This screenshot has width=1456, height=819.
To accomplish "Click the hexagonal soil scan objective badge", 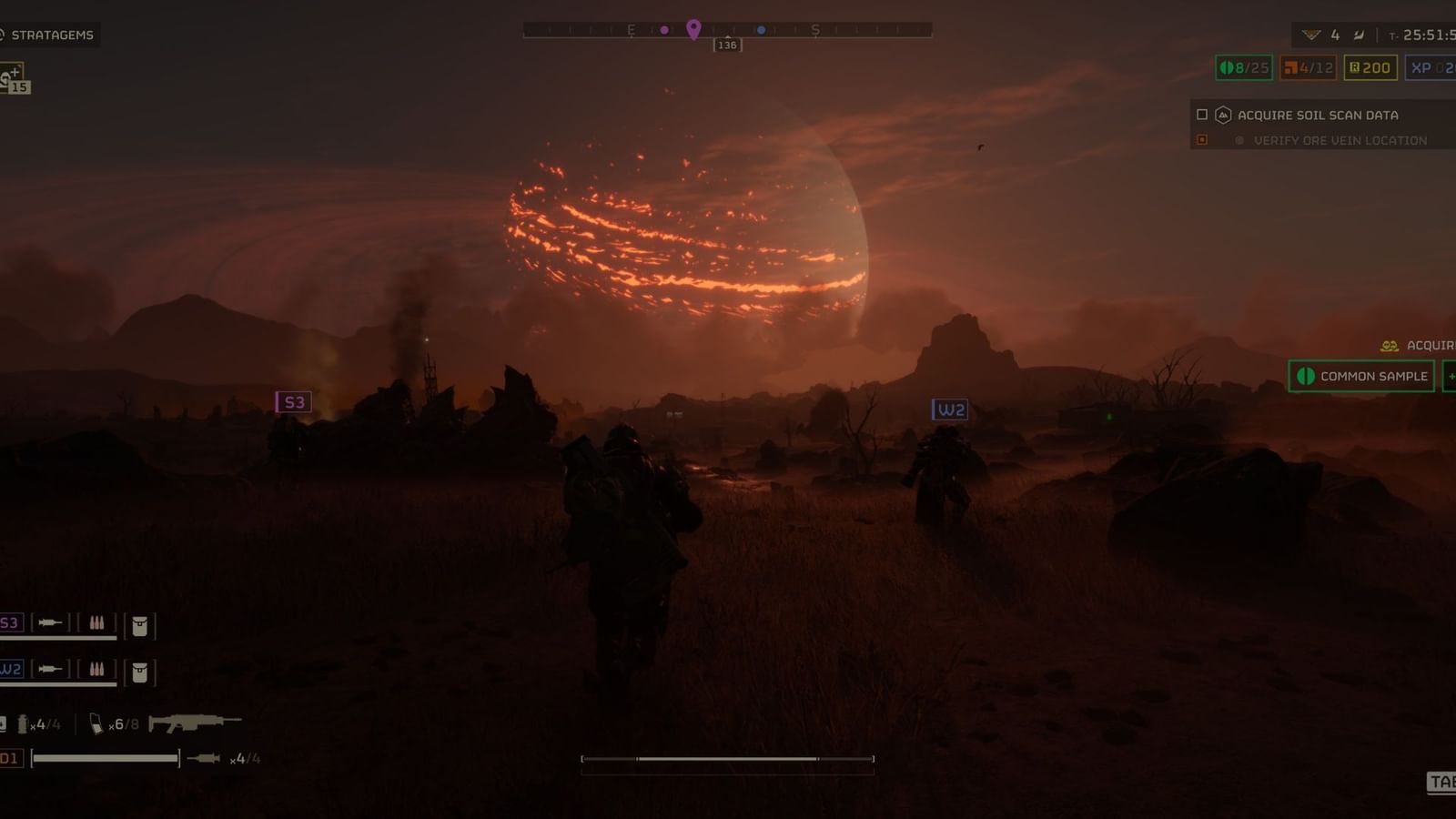I will click(1222, 116).
